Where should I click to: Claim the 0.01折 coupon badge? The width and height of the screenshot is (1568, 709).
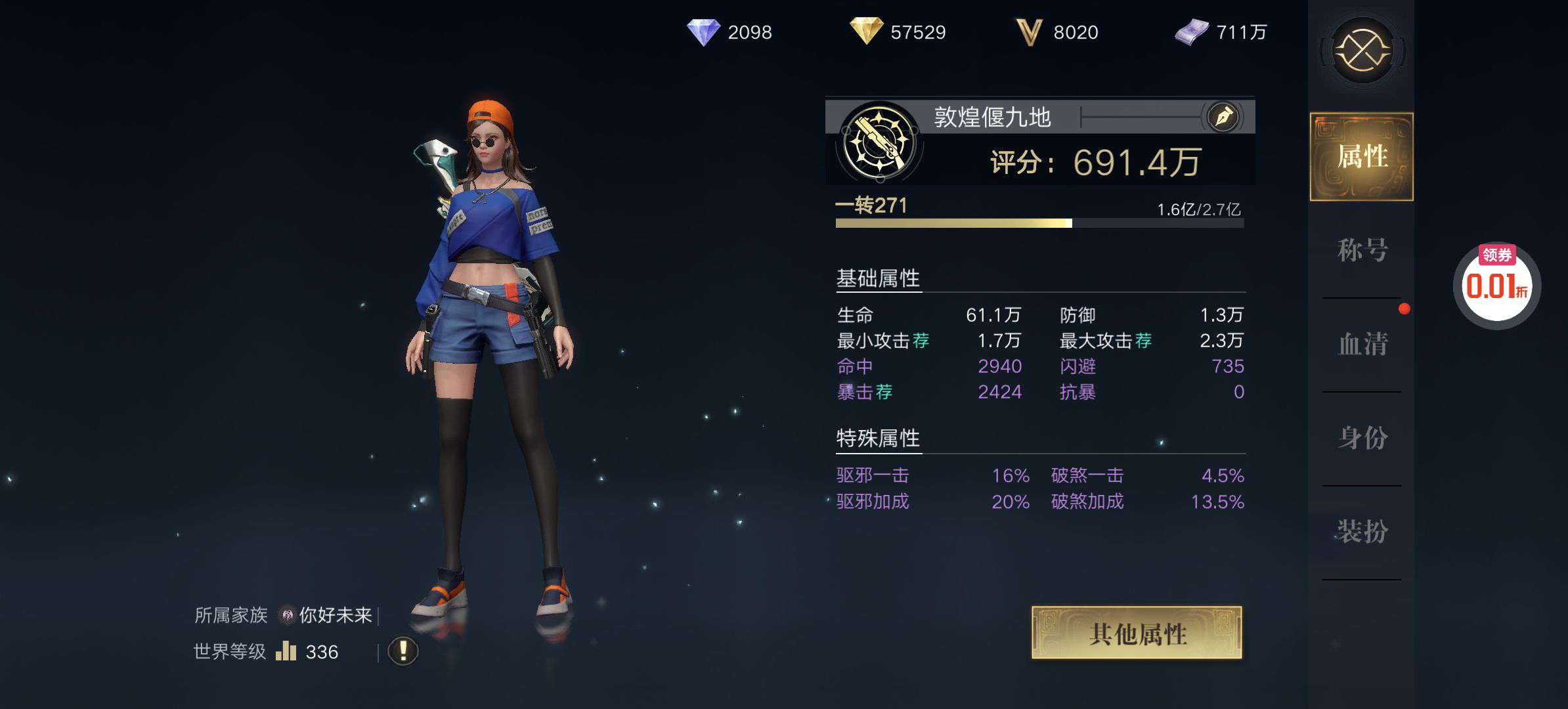coord(1496,286)
